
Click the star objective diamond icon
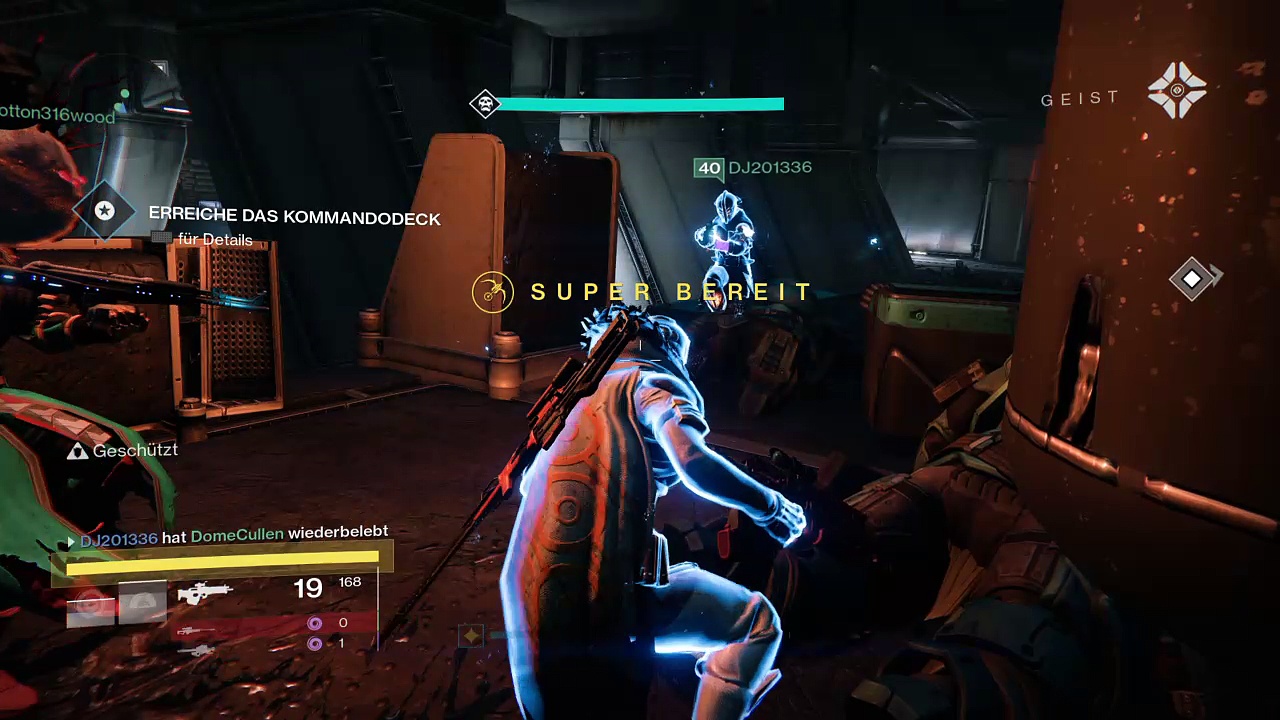click(104, 211)
